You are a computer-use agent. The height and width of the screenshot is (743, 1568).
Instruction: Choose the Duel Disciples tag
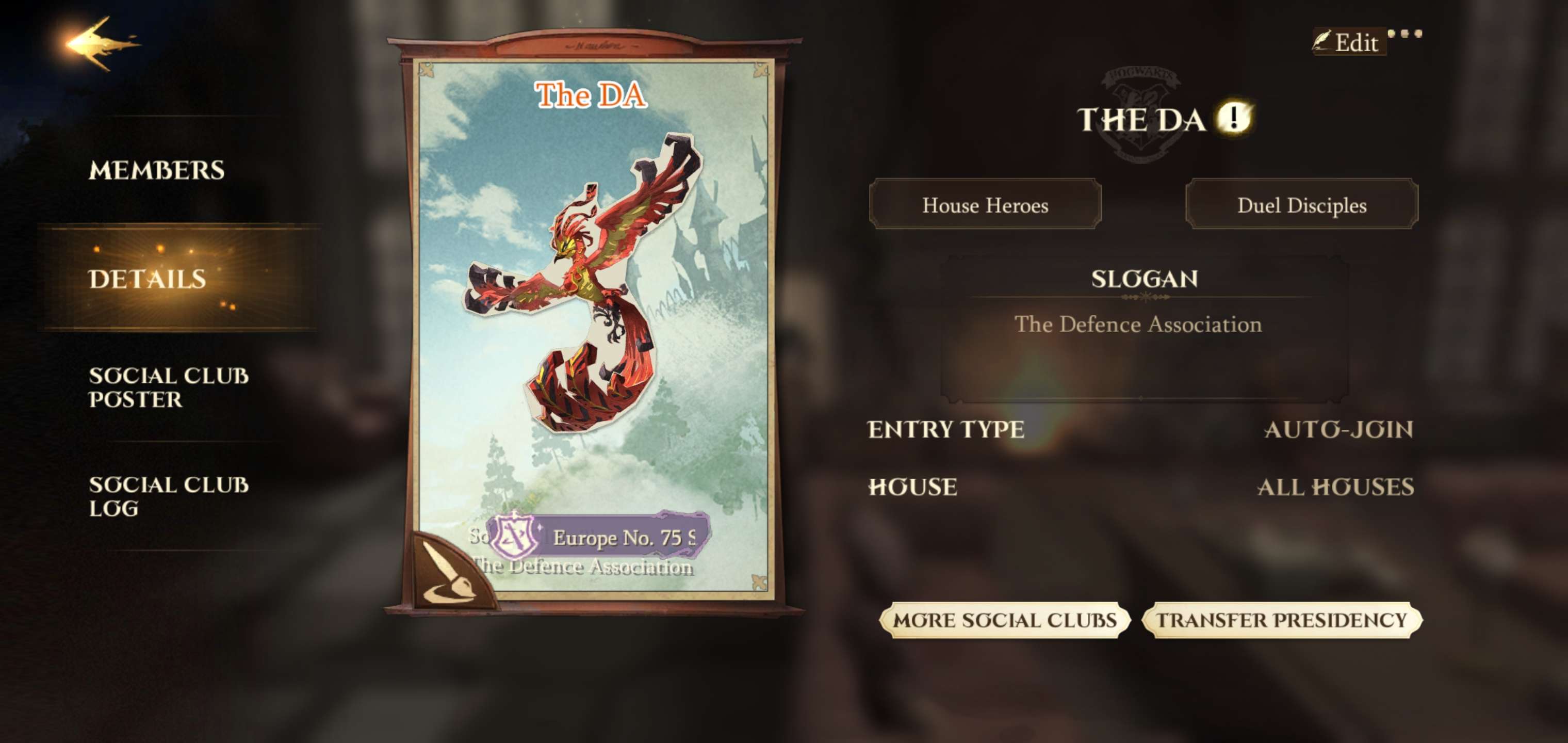click(x=1301, y=205)
